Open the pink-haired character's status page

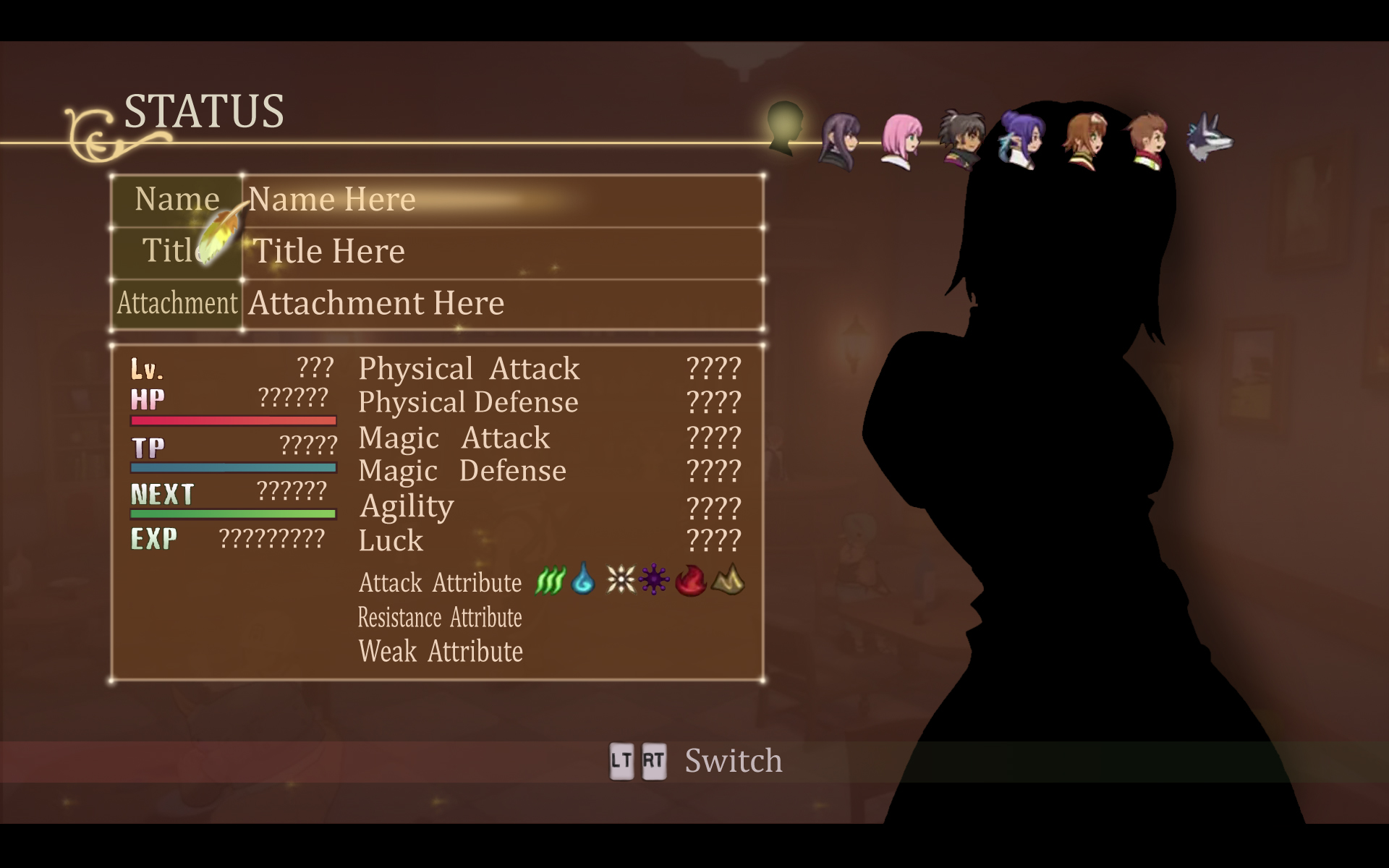pos(902,137)
